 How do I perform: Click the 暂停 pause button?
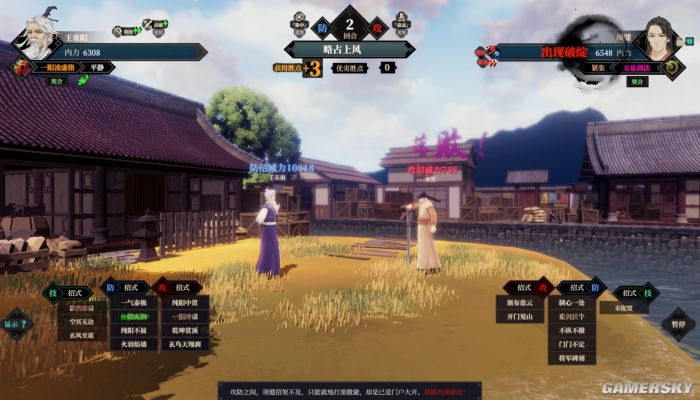coord(680,324)
